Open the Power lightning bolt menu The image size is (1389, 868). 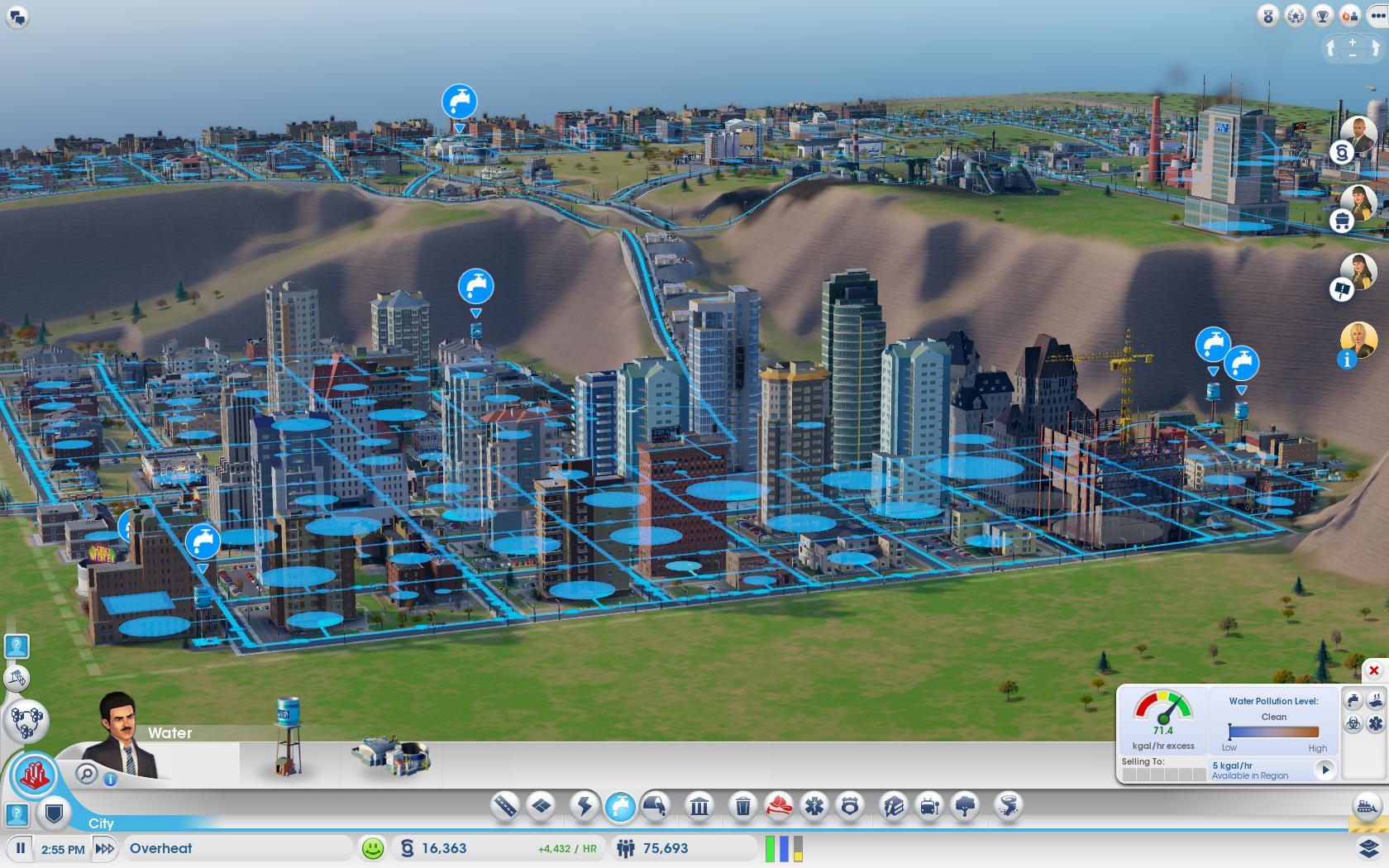click(x=584, y=805)
